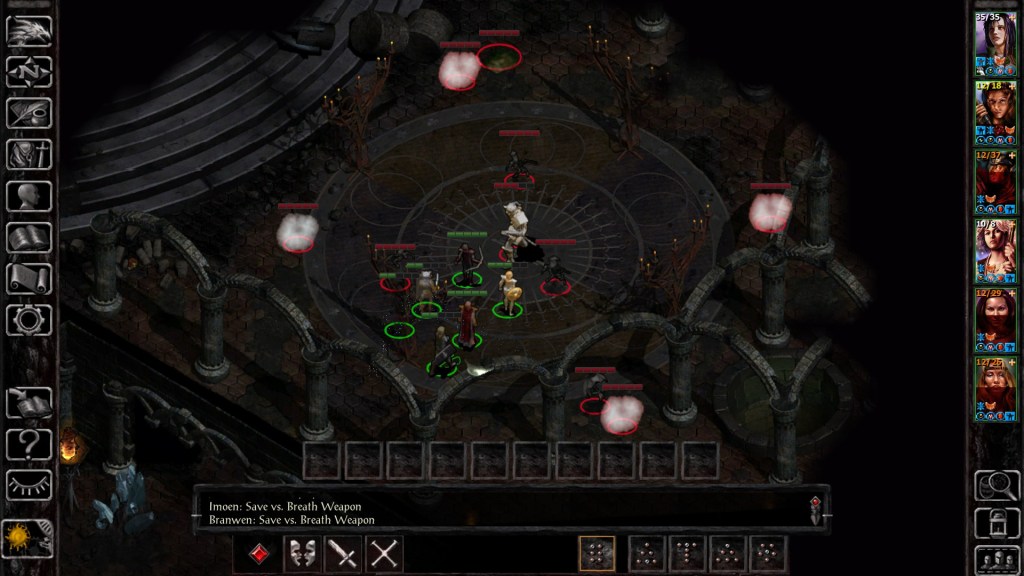Select the gold-highlighted formation button
The image size is (1024, 576).
click(597, 553)
